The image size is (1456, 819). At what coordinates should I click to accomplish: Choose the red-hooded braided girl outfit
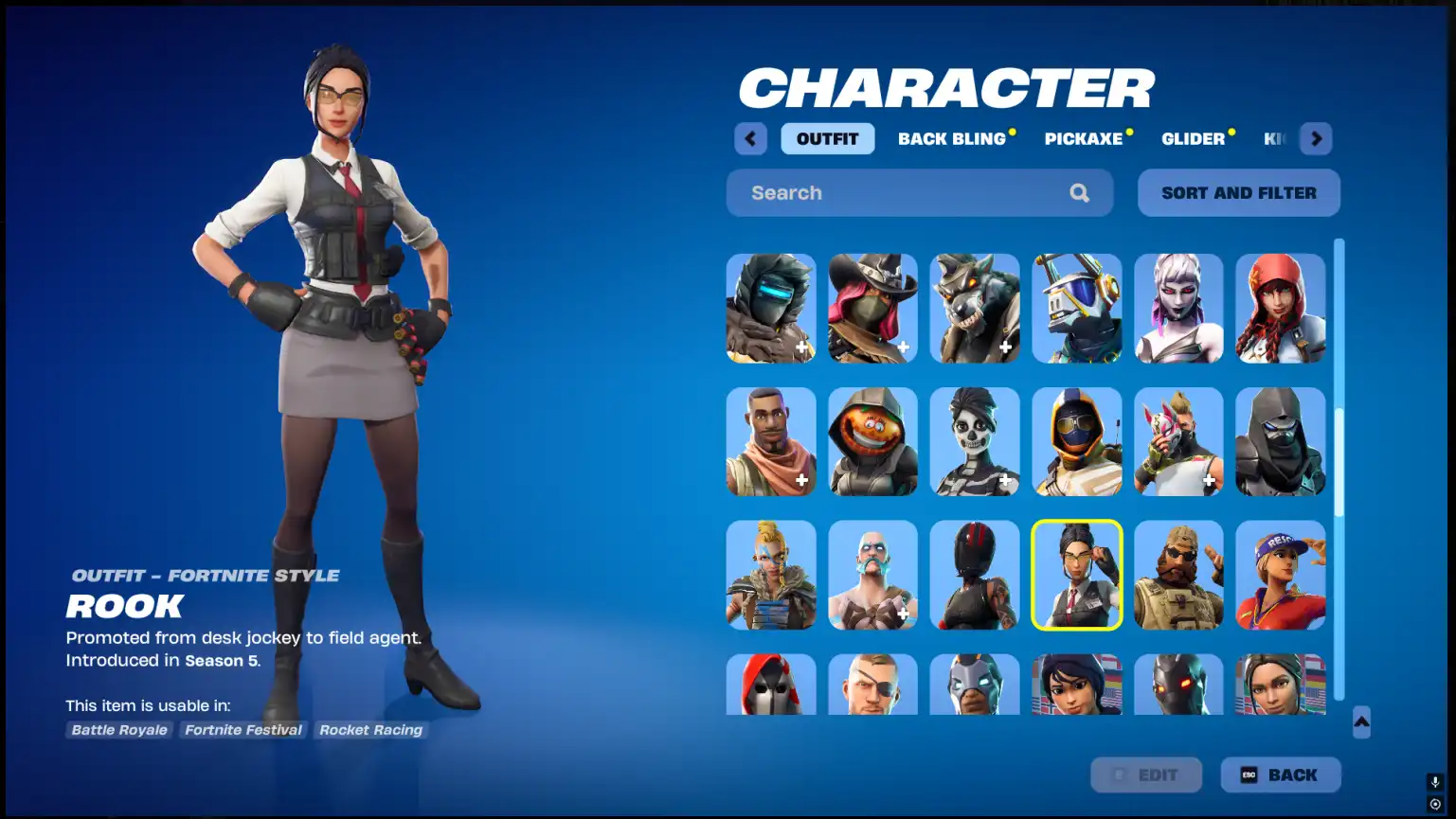click(x=1280, y=308)
